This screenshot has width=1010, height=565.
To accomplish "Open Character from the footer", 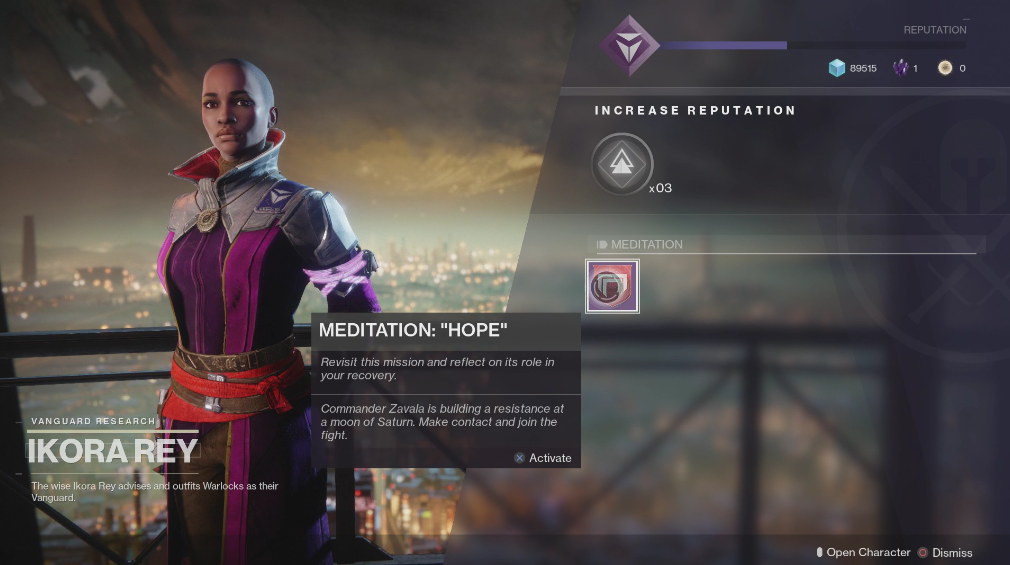I will 863,552.
